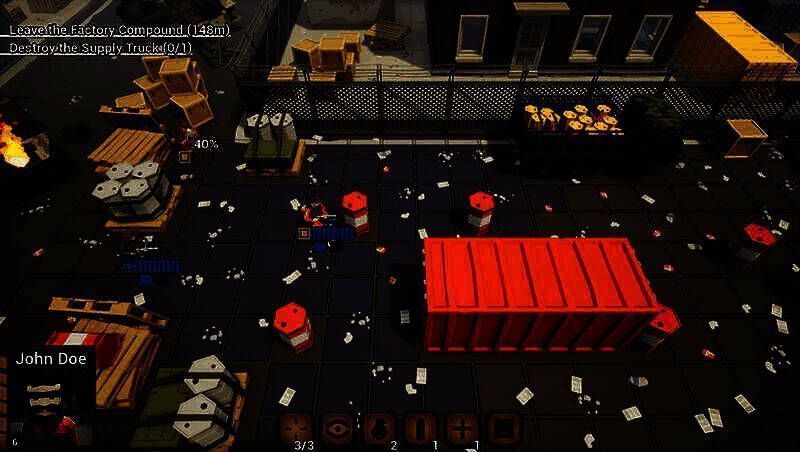Select the Destroy the Supply Truck objective
The width and height of the screenshot is (800, 452).
coord(102,47)
